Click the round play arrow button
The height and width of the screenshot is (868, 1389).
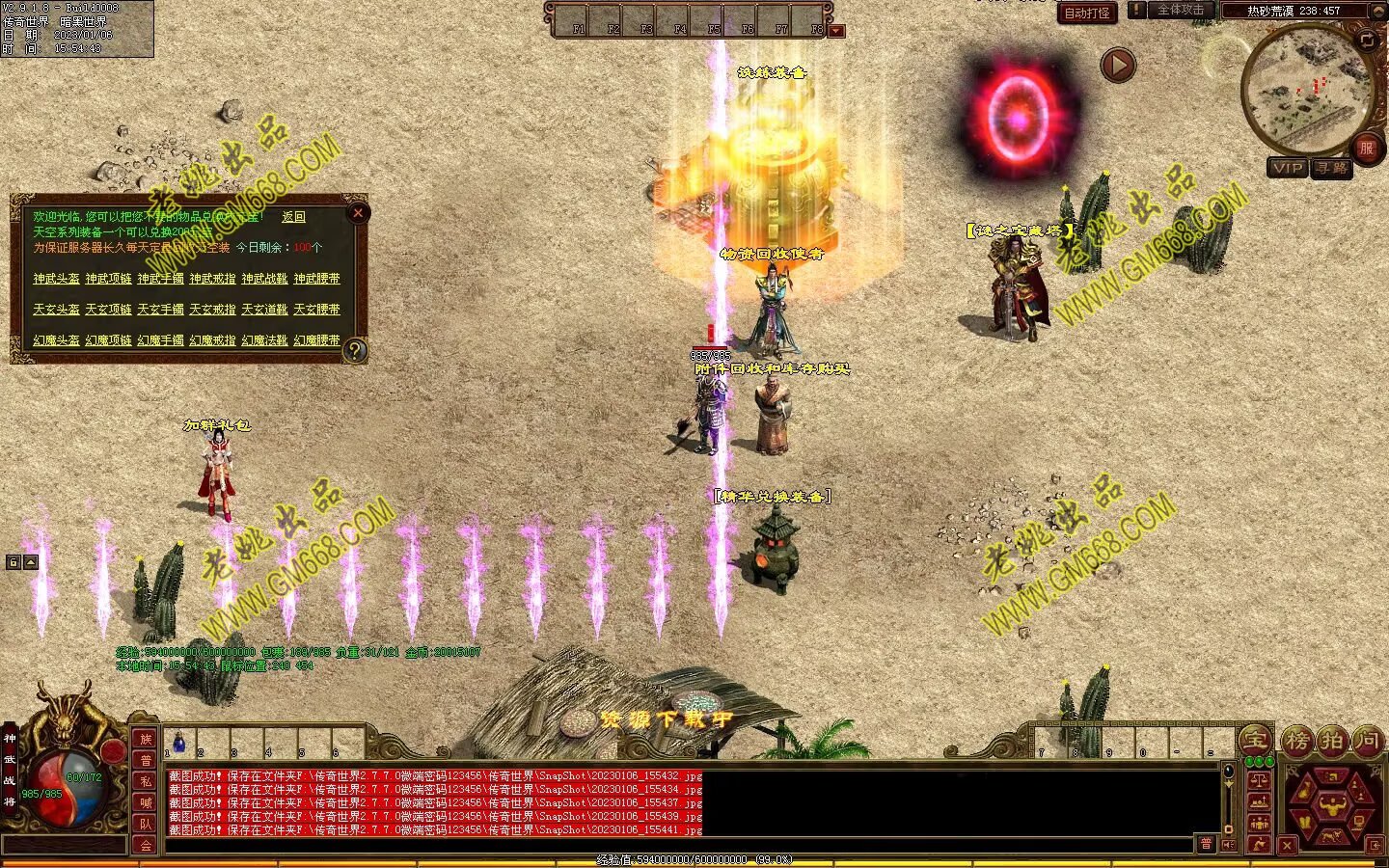[x=1118, y=66]
